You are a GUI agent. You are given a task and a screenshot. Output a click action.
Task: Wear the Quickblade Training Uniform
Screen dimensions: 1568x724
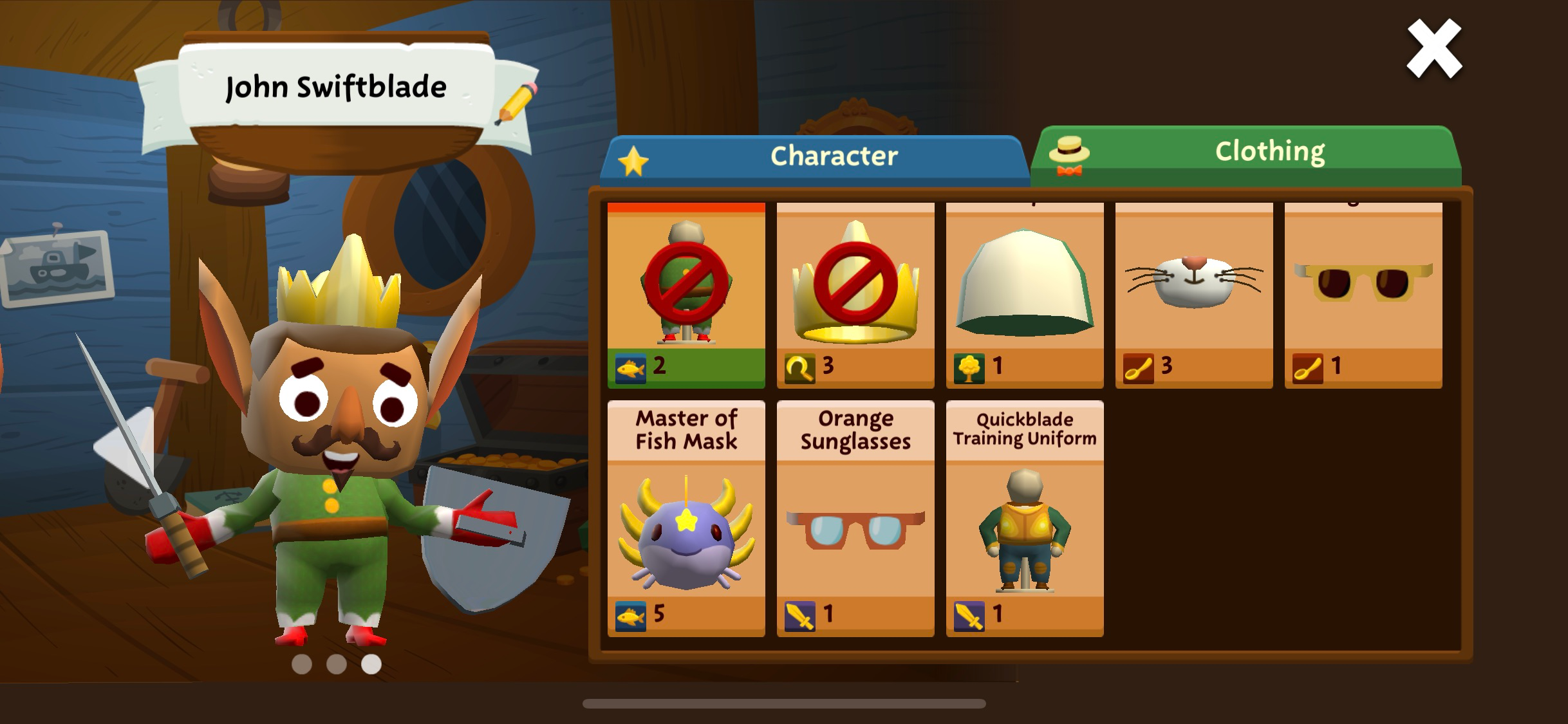[1025, 519]
